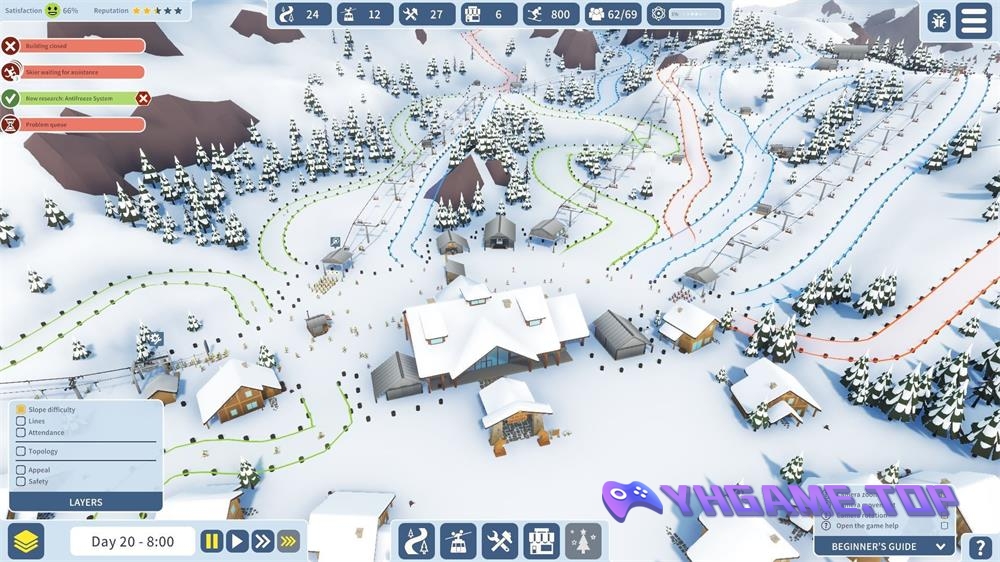Set game speed to normal play
The width and height of the screenshot is (1000, 562).
coord(237,541)
